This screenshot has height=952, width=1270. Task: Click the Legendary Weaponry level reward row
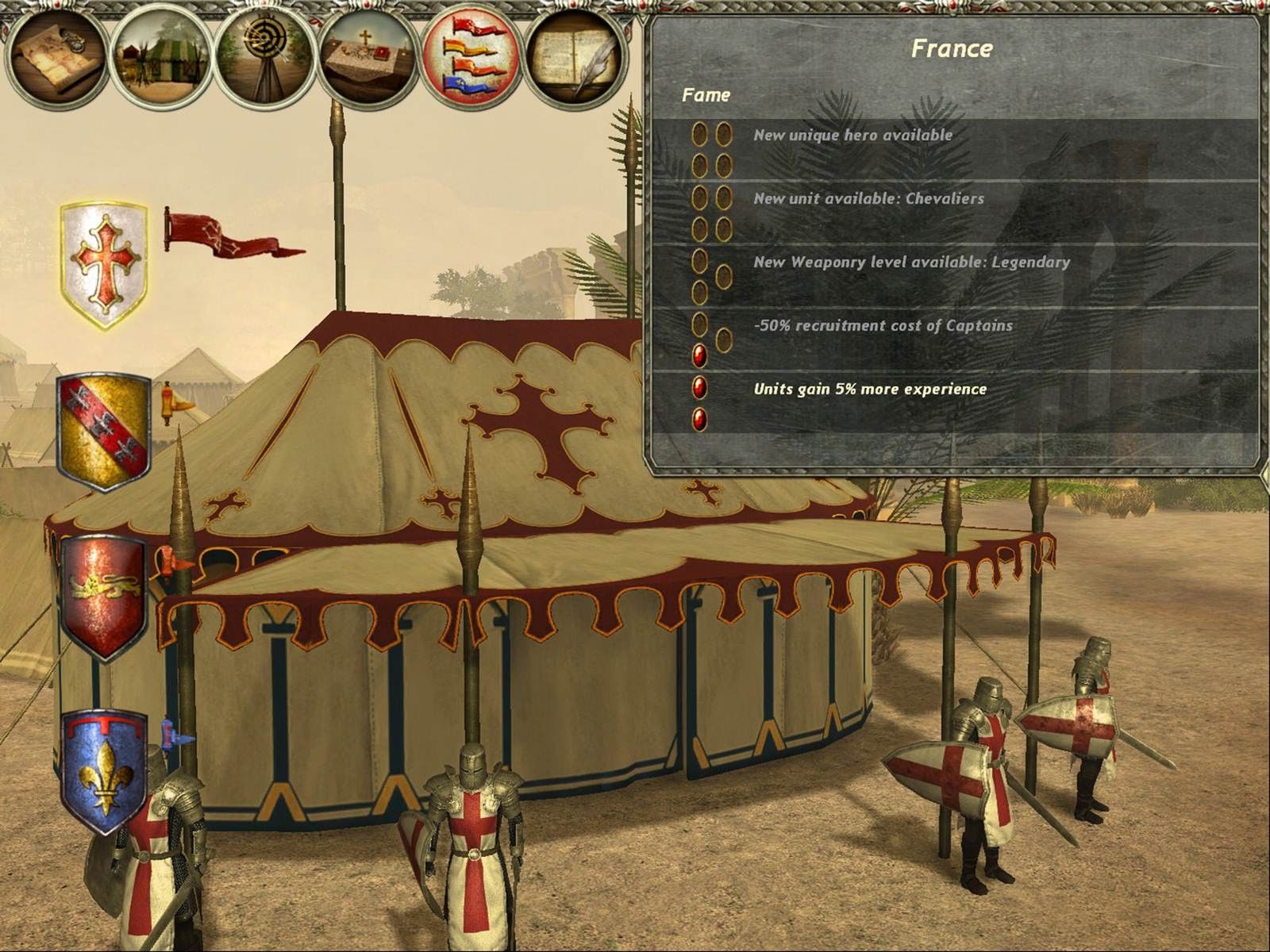coord(911,263)
